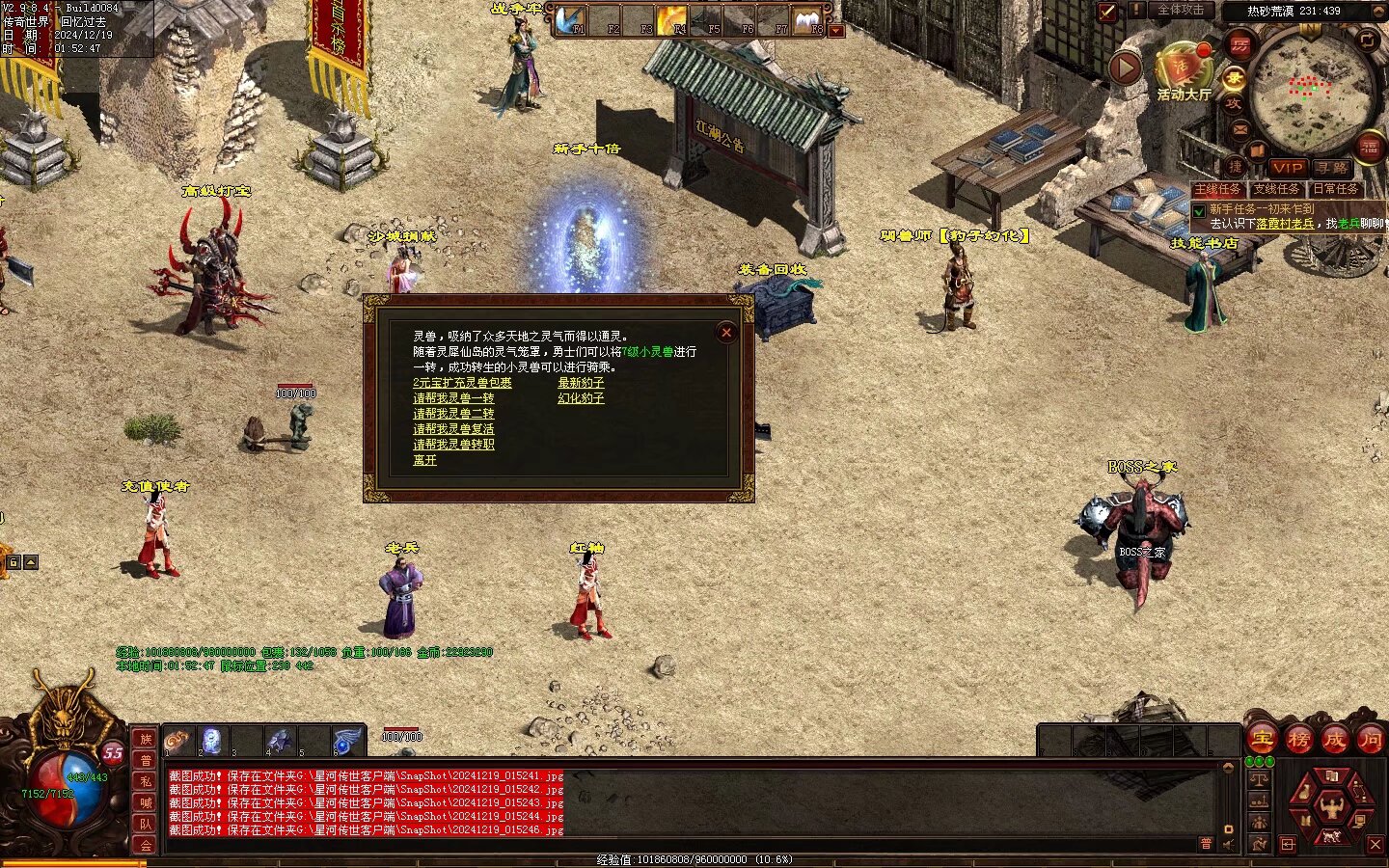This screenshot has height=868, width=1389.
Task: Use the item in hotbar slot 1
Action: pos(177,741)
